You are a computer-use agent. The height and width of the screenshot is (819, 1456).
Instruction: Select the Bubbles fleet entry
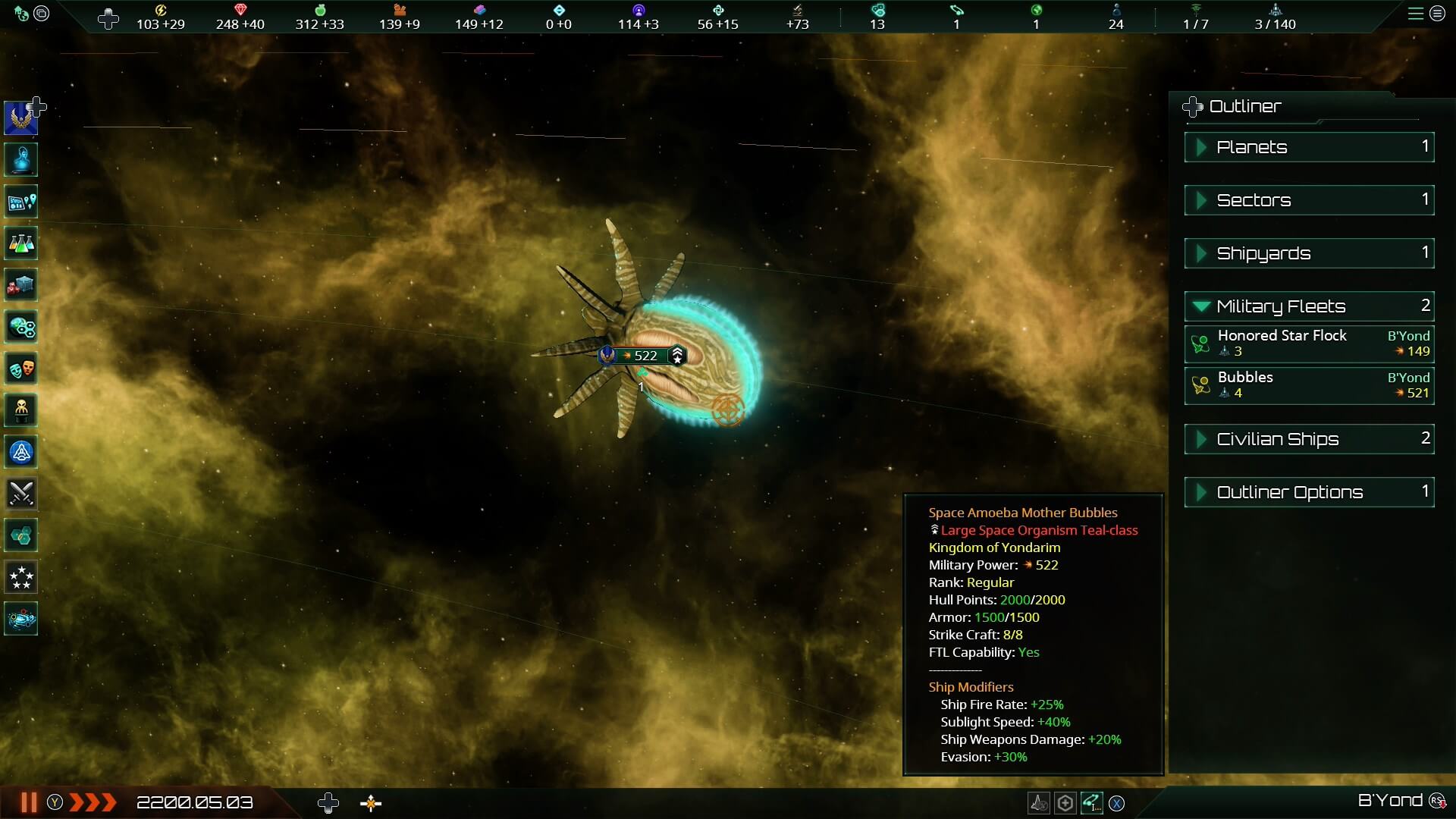1309,385
